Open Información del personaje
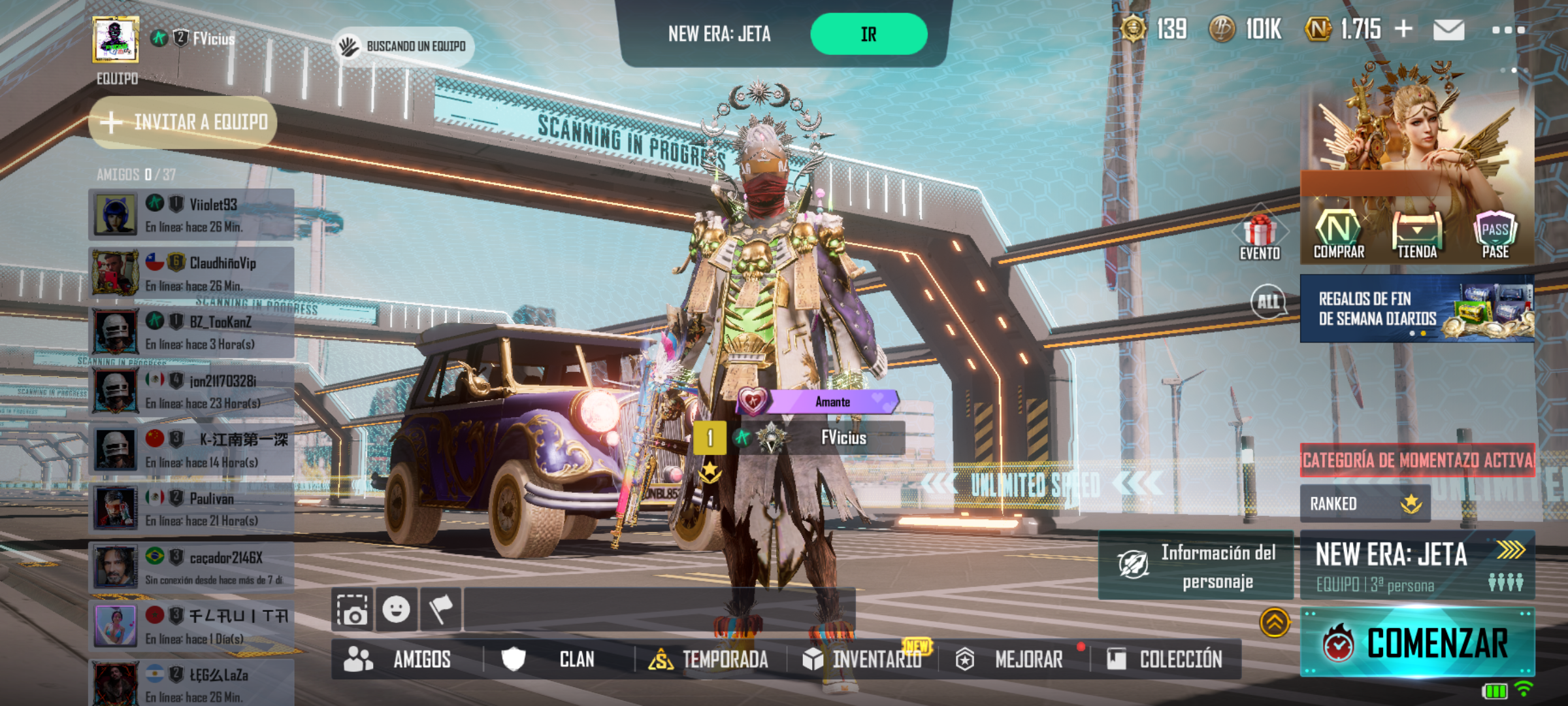Screen dimensions: 1568x706 coord(1196,566)
